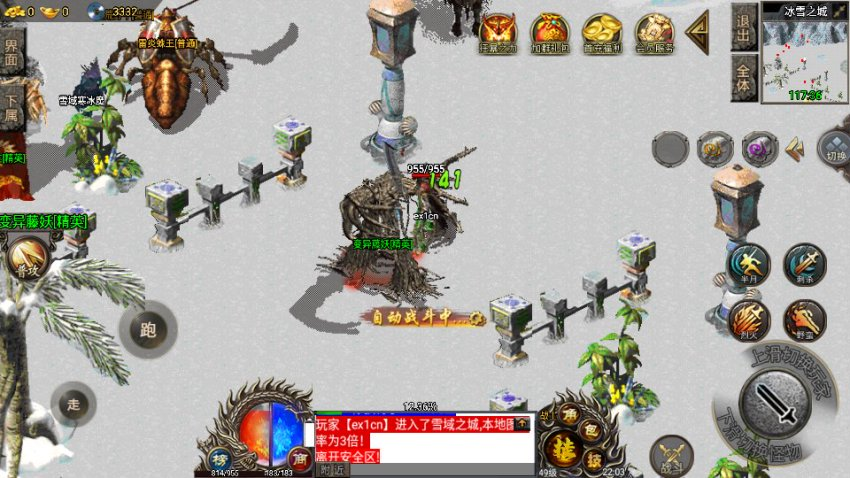The height and width of the screenshot is (478, 850).
Task: Use the purple scroll quick slot
Action: point(761,149)
